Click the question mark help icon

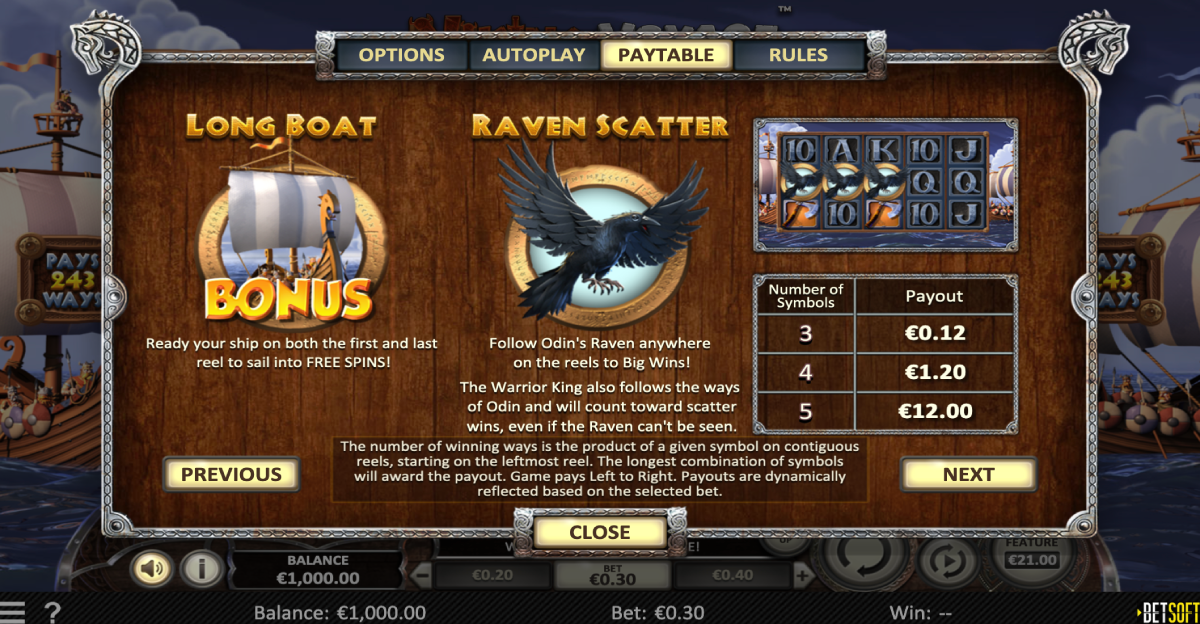point(53,612)
